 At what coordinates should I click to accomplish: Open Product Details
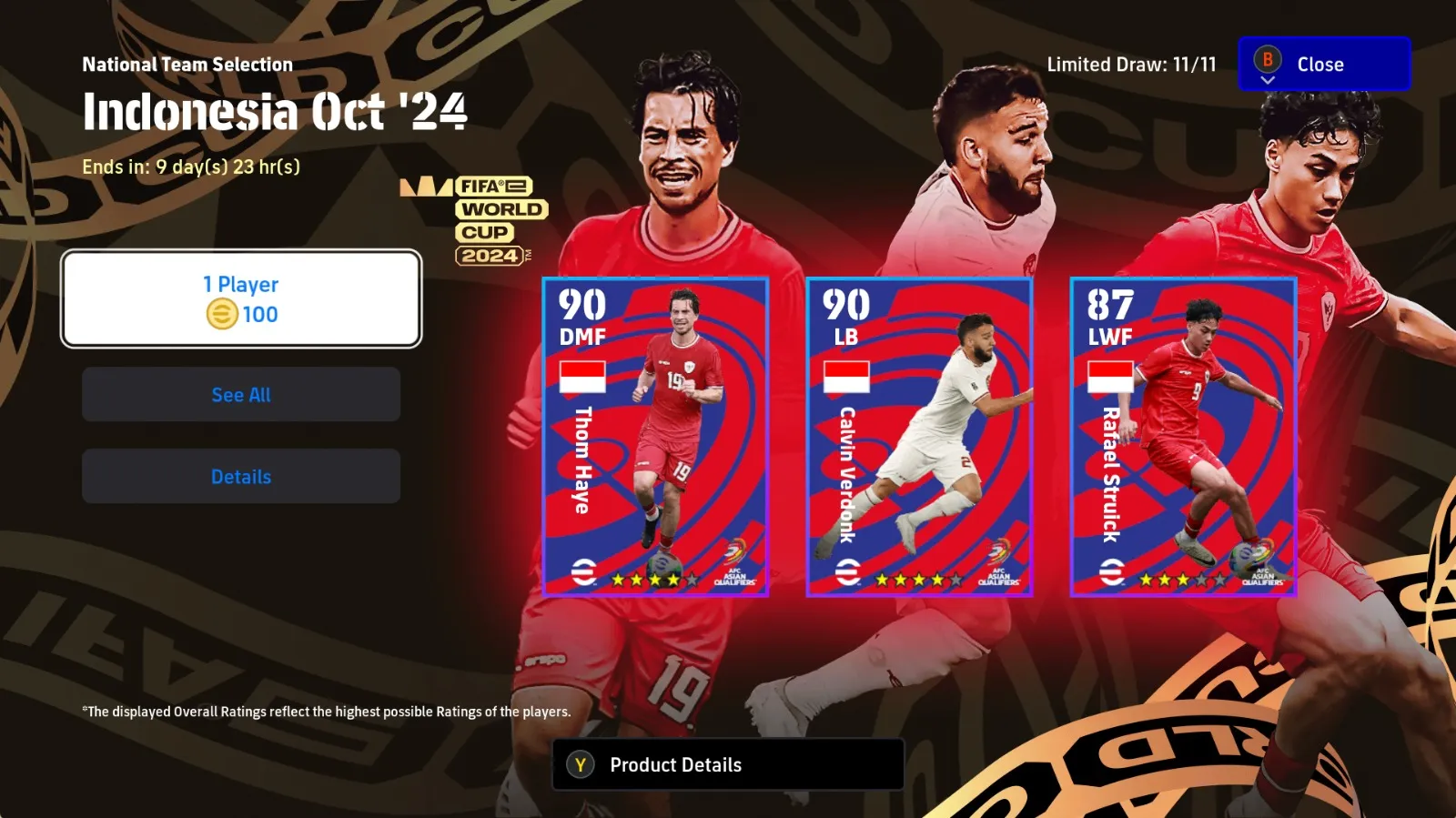click(x=726, y=764)
